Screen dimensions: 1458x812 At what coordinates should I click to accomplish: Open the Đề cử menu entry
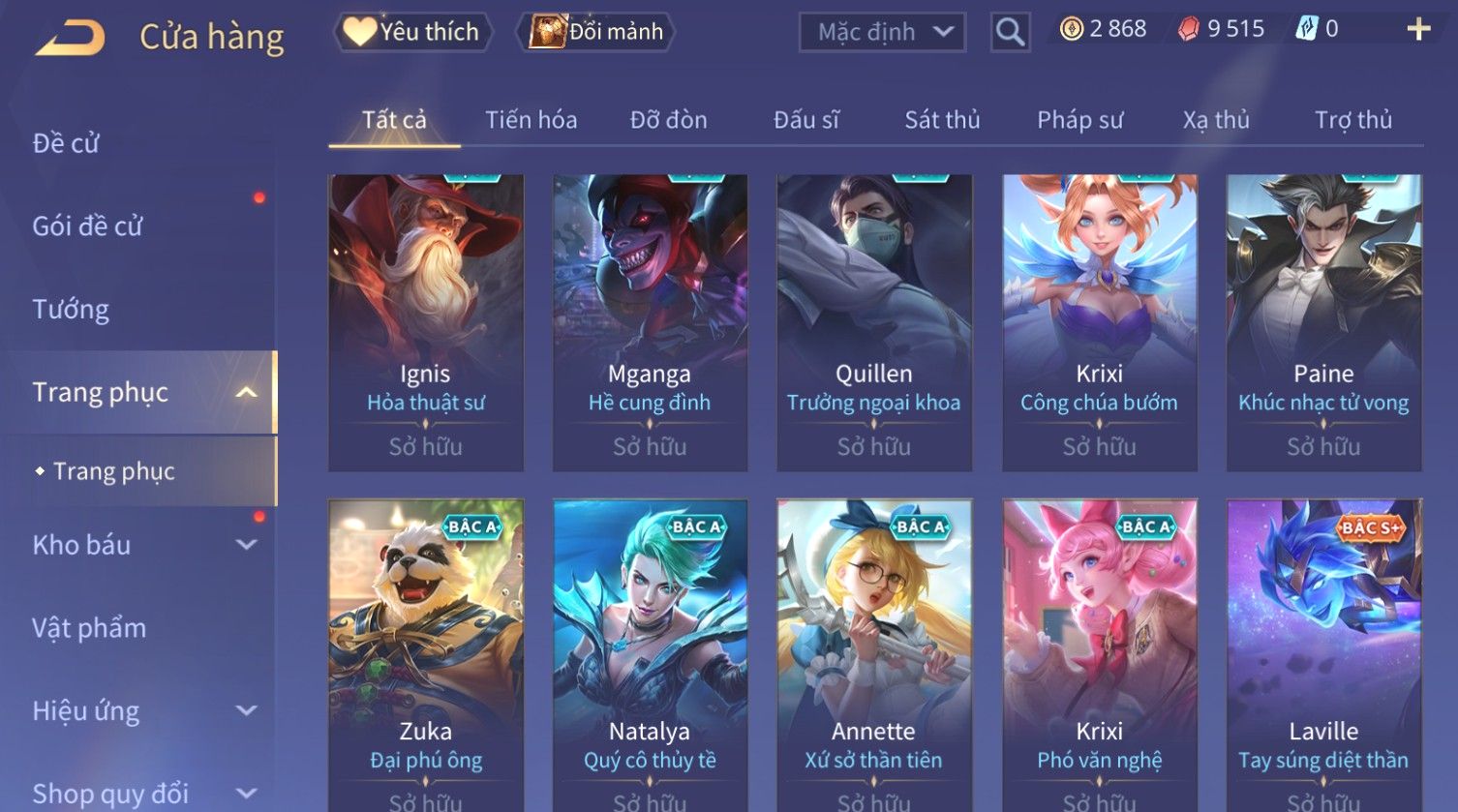pyautogui.click(x=66, y=143)
